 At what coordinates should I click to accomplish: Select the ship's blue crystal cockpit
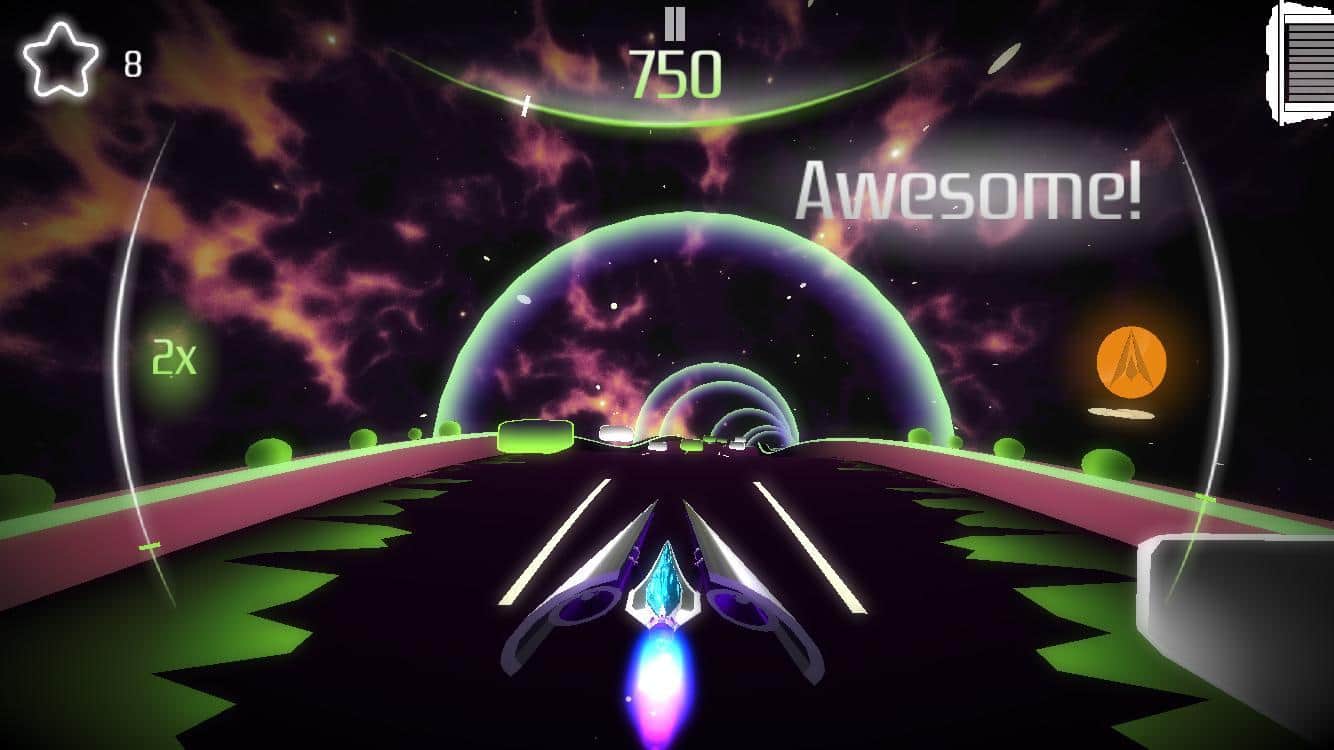(x=663, y=578)
